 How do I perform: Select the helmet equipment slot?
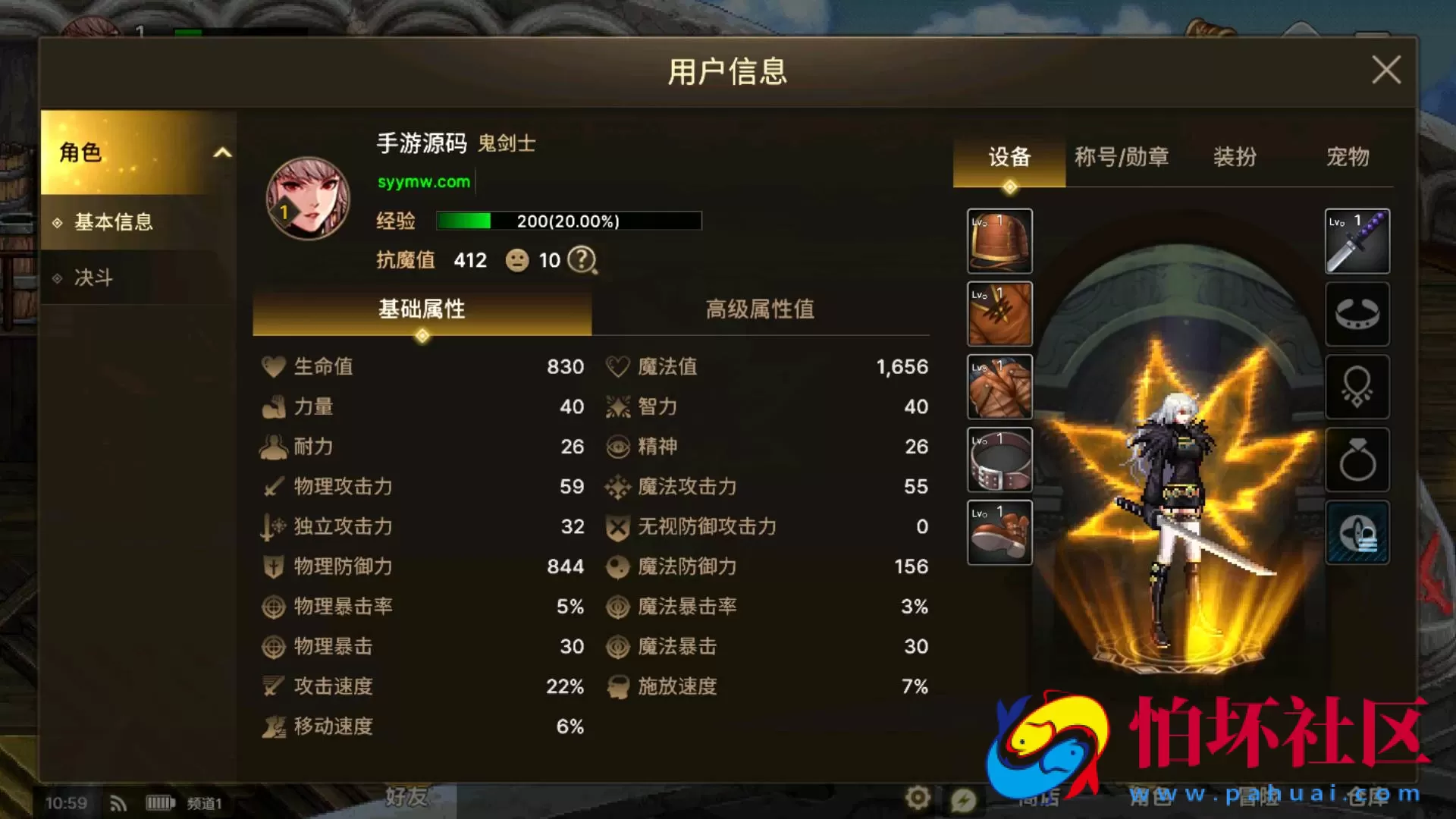(x=999, y=241)
